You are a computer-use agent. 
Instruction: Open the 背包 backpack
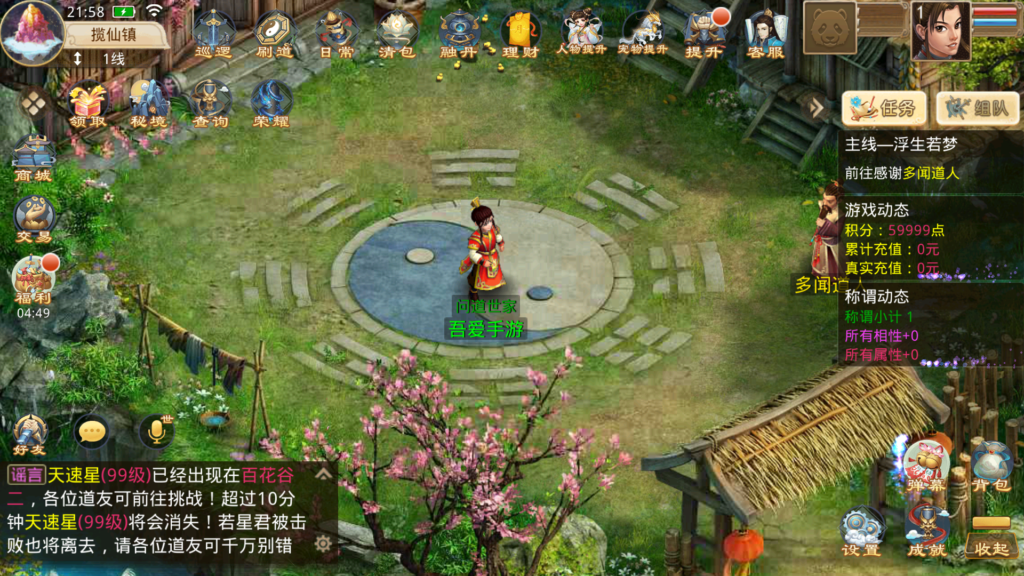pos(991,468)
